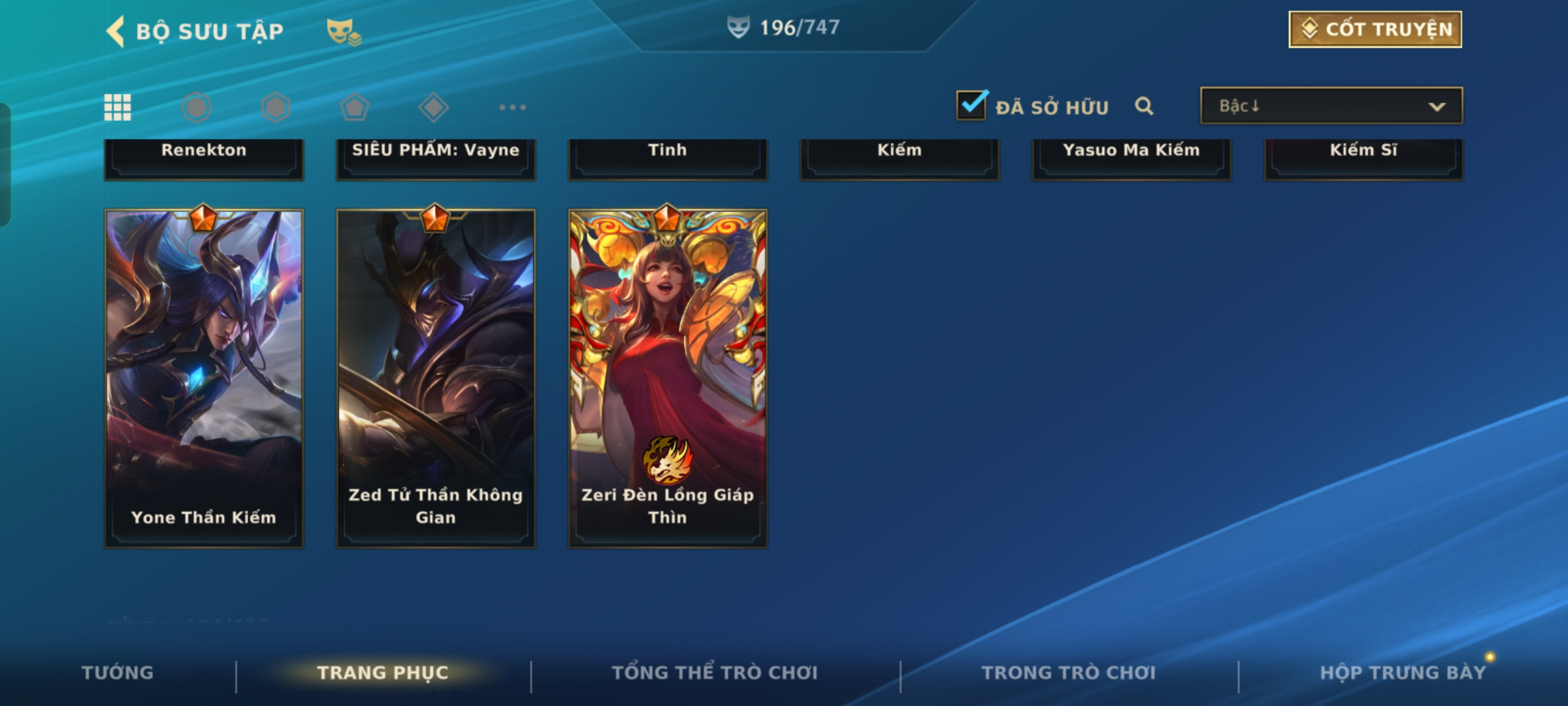This screenshot has width=1568, height=706.
Task: Expand the Bậc sort dropdown
Action: pyautogui.click(x=1331, y=106)
